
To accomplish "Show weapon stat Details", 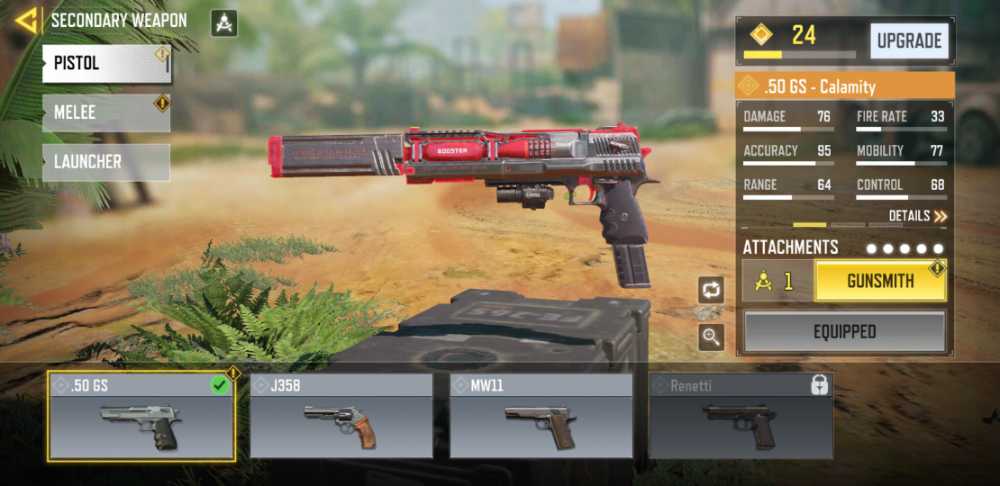I will pos(917,216).
